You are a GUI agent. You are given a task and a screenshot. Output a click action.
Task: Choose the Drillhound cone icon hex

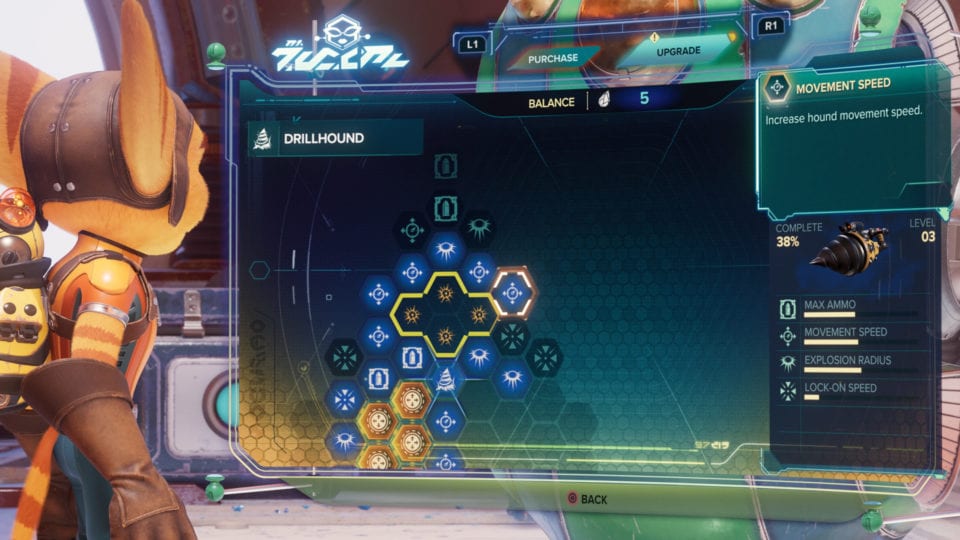(446, 378)
